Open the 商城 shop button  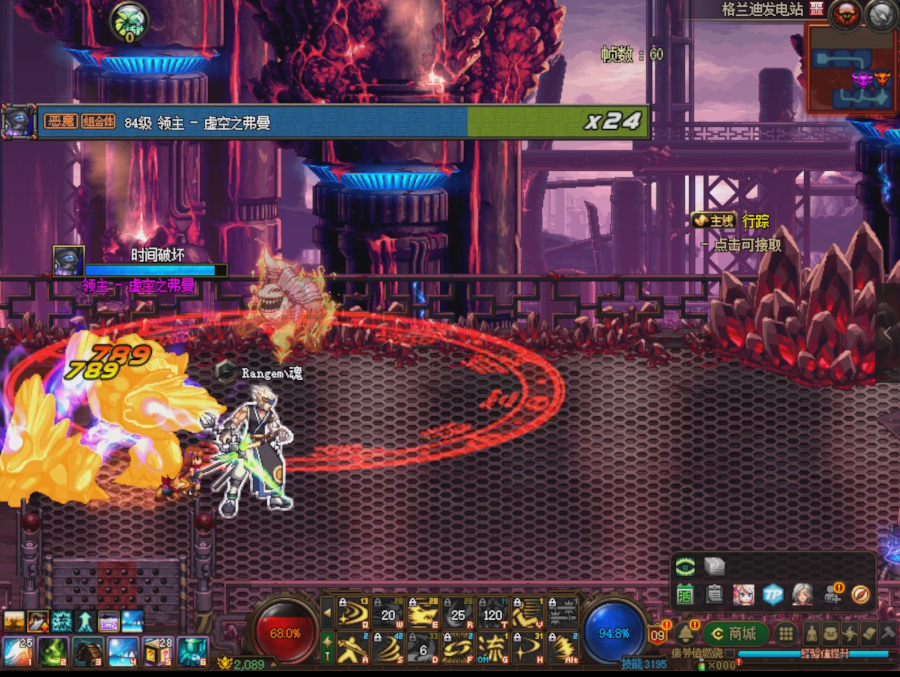735,633
